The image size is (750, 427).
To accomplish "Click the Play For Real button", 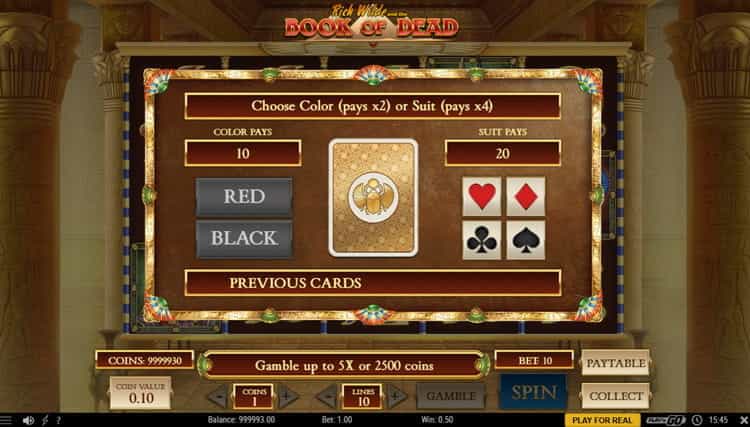I will tap(601, 420).
